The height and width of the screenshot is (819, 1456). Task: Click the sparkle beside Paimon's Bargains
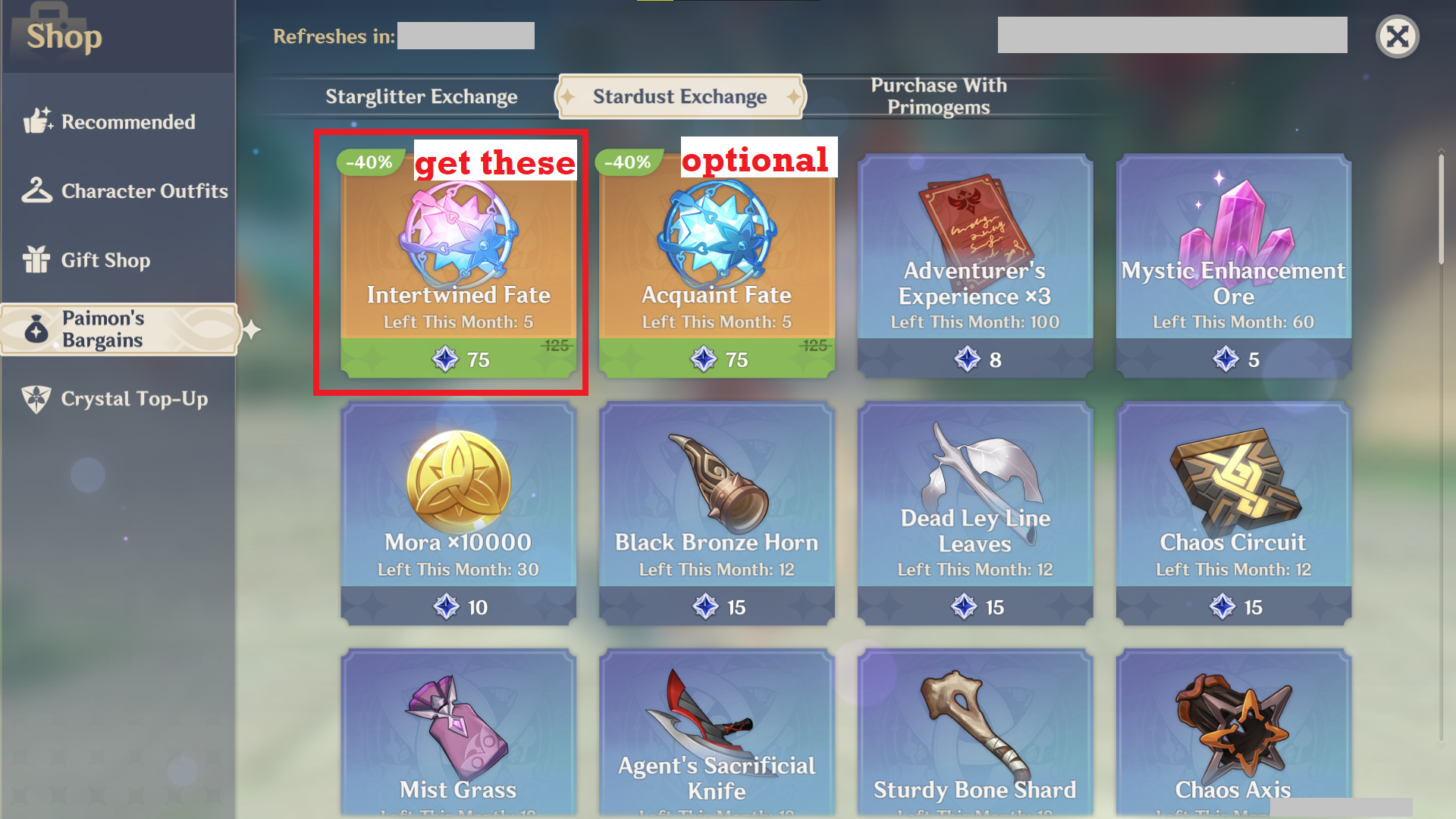pos(250,330)
